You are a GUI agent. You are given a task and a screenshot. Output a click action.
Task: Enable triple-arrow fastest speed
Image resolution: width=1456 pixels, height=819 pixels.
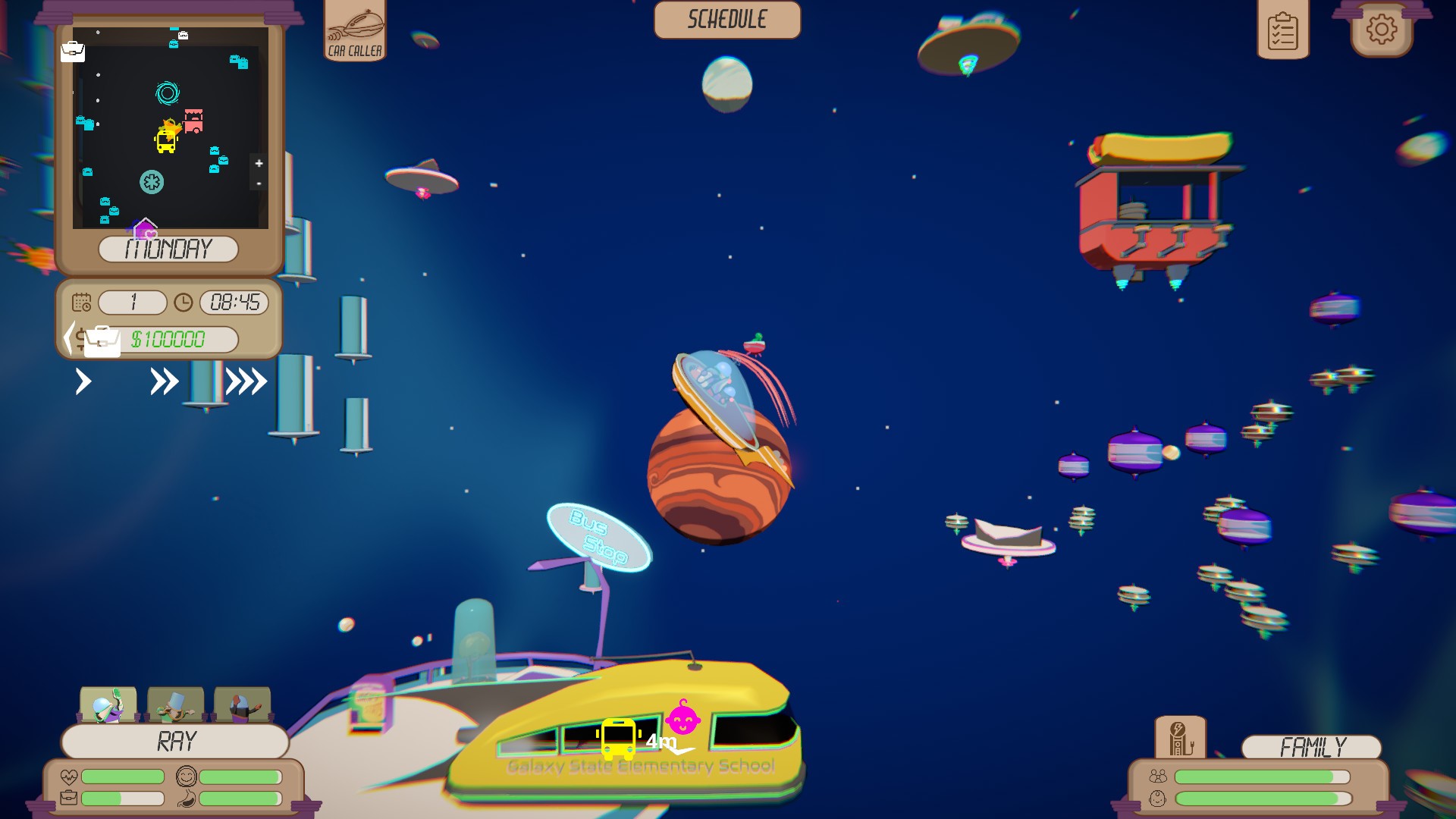pos(248,381)
